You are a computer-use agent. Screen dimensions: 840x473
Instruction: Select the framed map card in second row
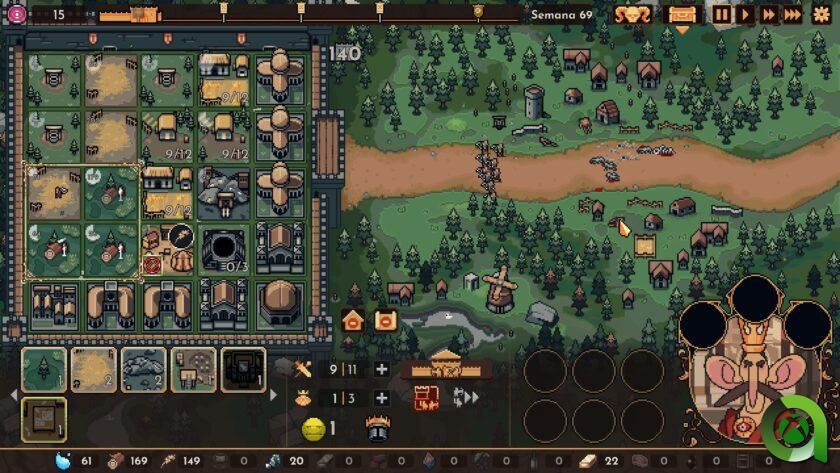pos(44,419)
